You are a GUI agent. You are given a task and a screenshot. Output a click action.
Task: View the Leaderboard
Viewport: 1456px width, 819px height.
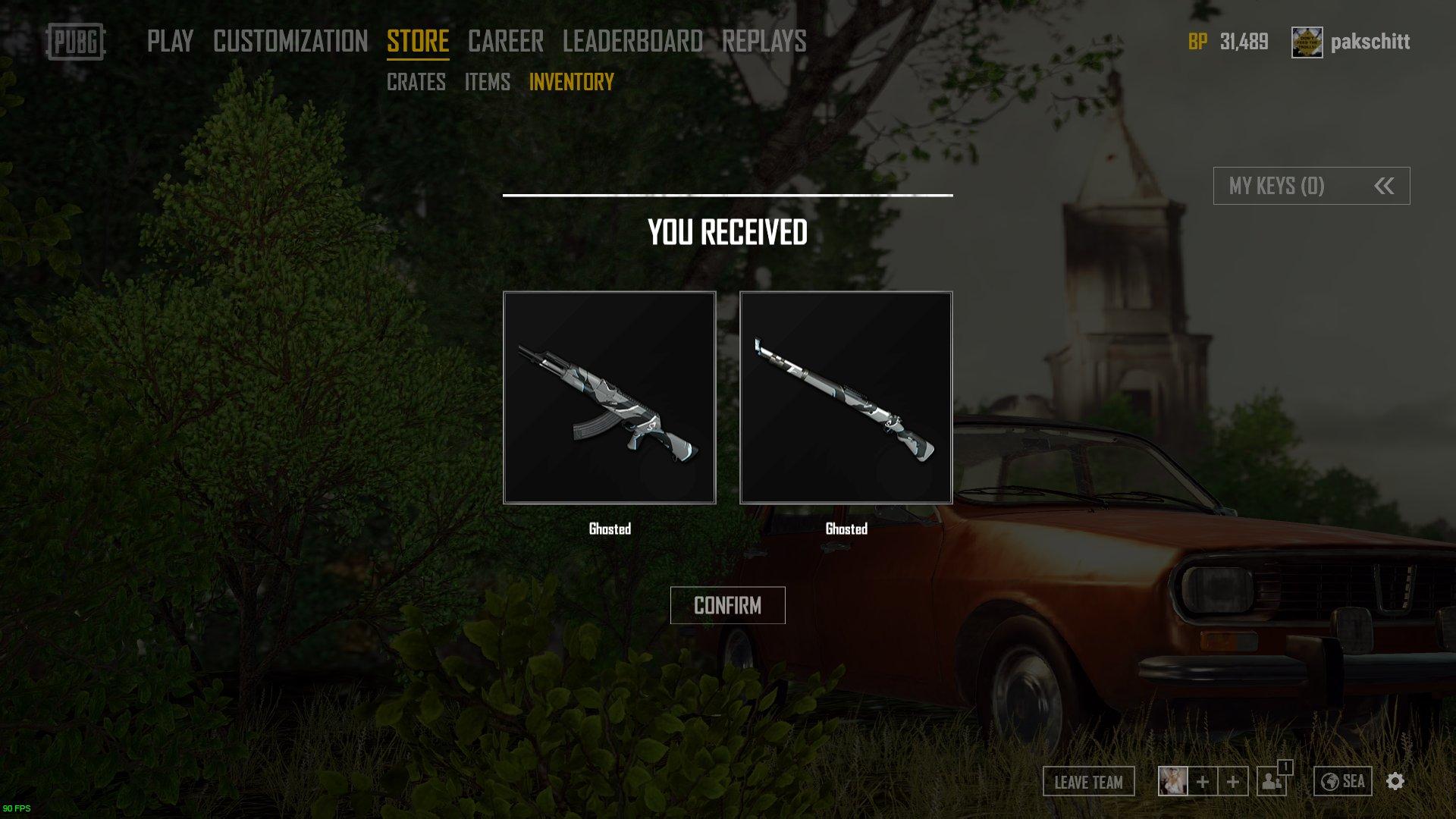click(x=632, y=41)
